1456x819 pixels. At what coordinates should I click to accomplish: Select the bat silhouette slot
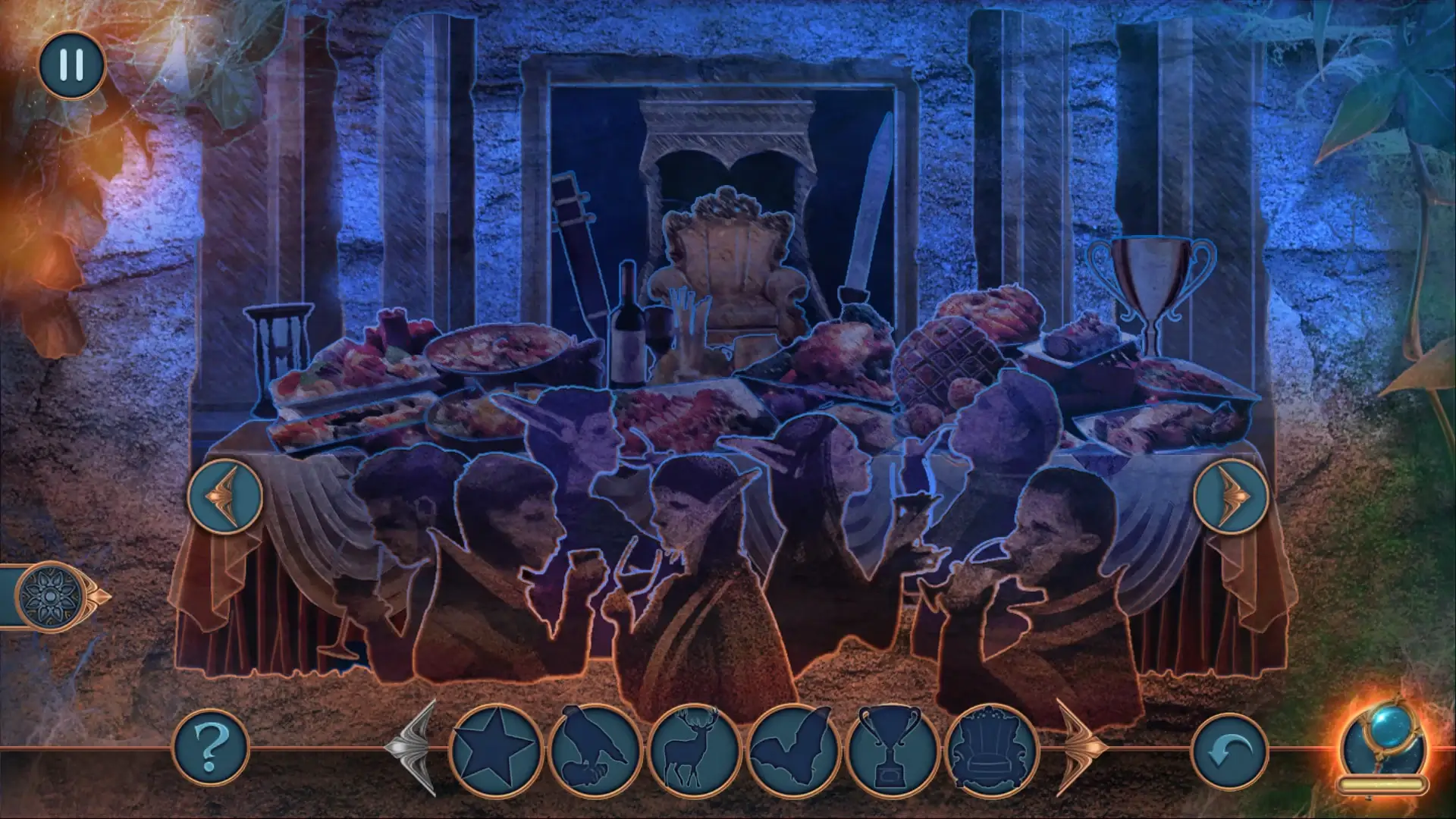coord(794,750)
